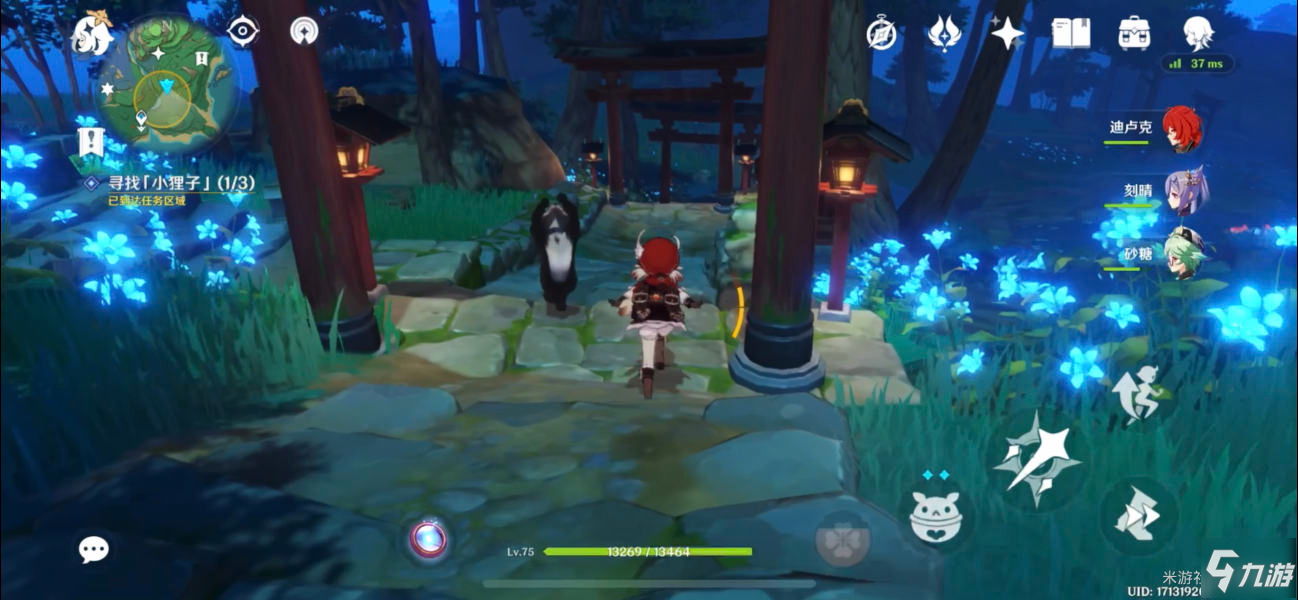This screenshot has width=1298, height=600.
Task: Open the backpack inventory
Action: (1134, 34)
